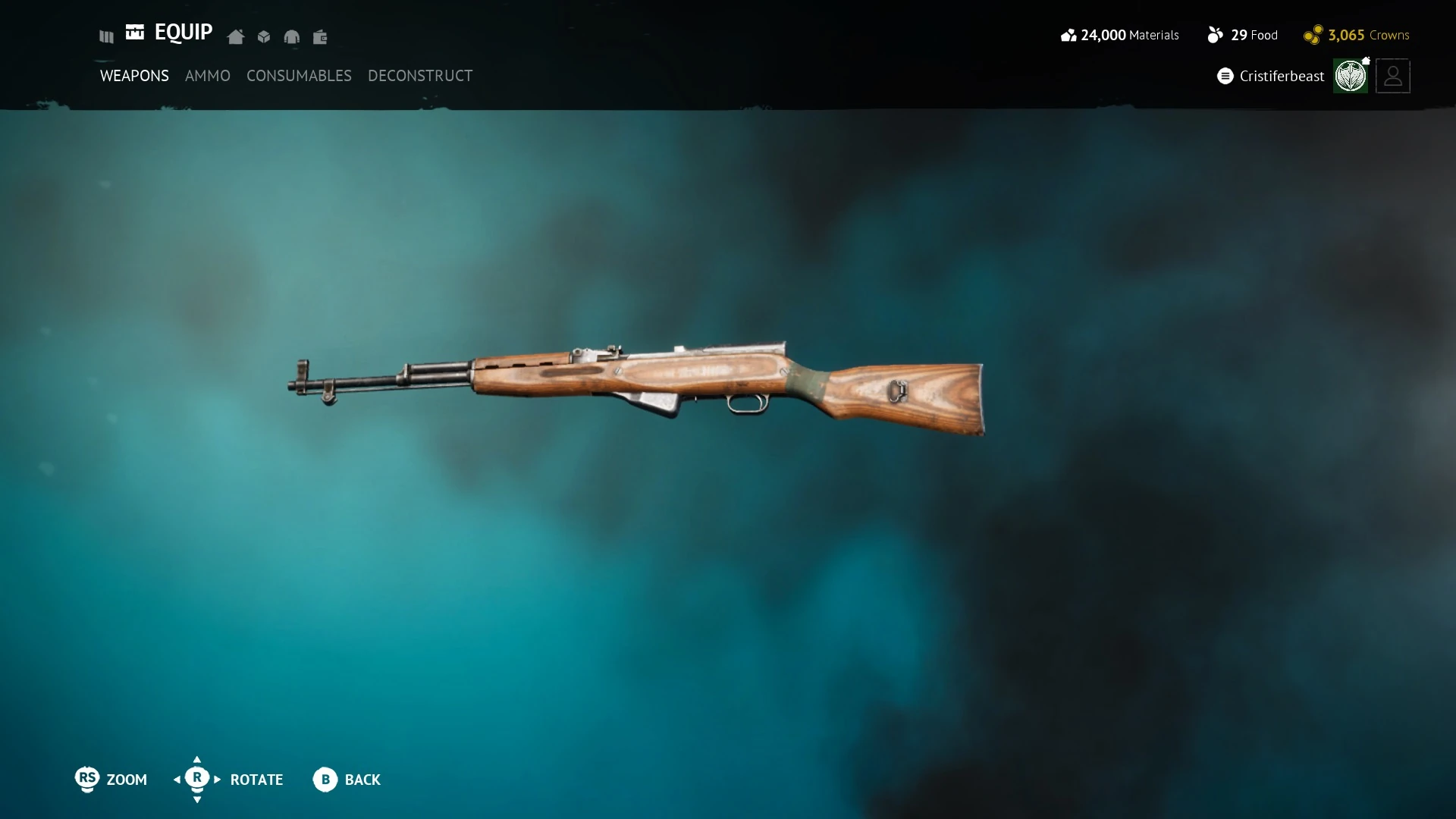Click the Materials rocks icon
1456x819 pixels.
1068,35
